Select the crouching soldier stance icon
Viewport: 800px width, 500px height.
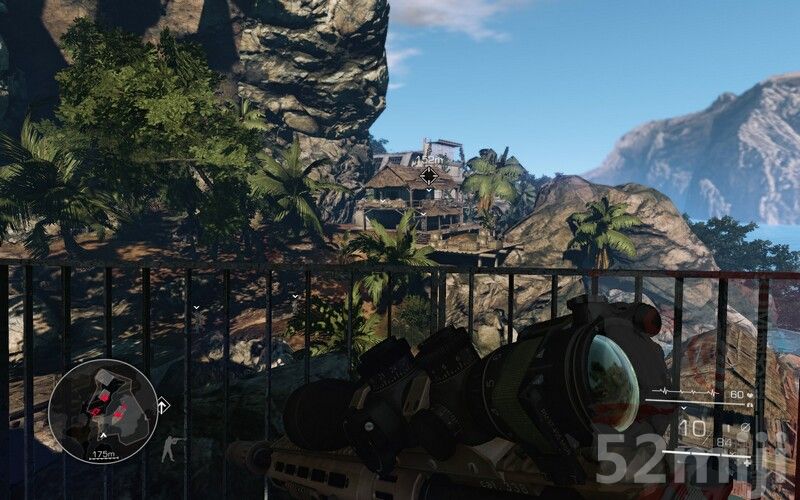point(172,449)
